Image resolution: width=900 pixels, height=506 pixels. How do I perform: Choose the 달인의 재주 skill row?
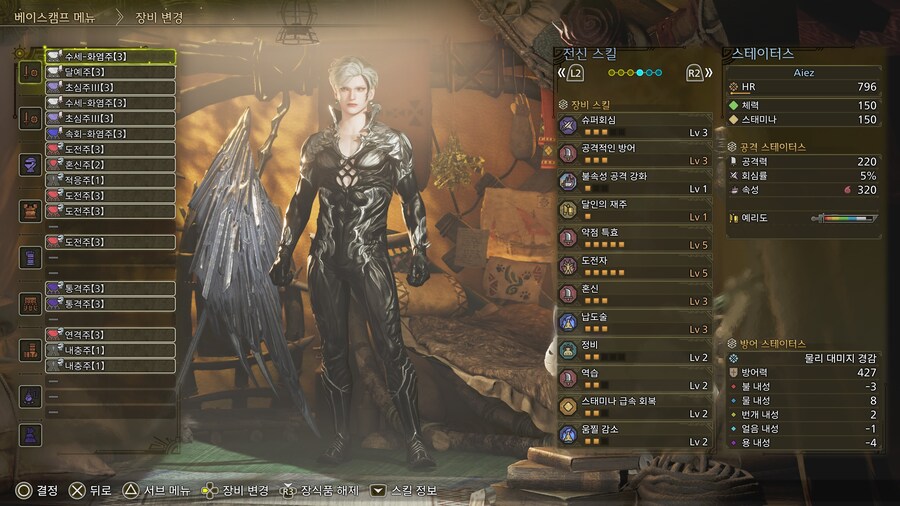click(x=634, y=209)
